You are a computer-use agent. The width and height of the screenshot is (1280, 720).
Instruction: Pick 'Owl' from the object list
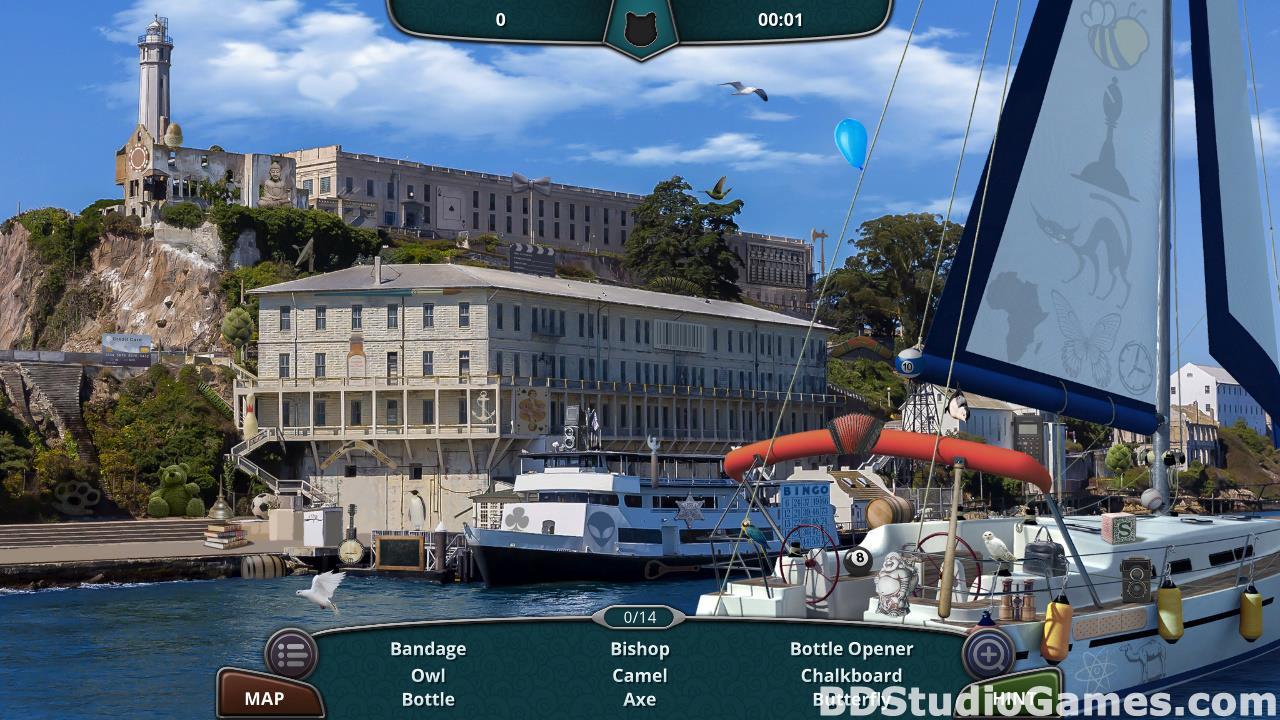coord(428,675)
